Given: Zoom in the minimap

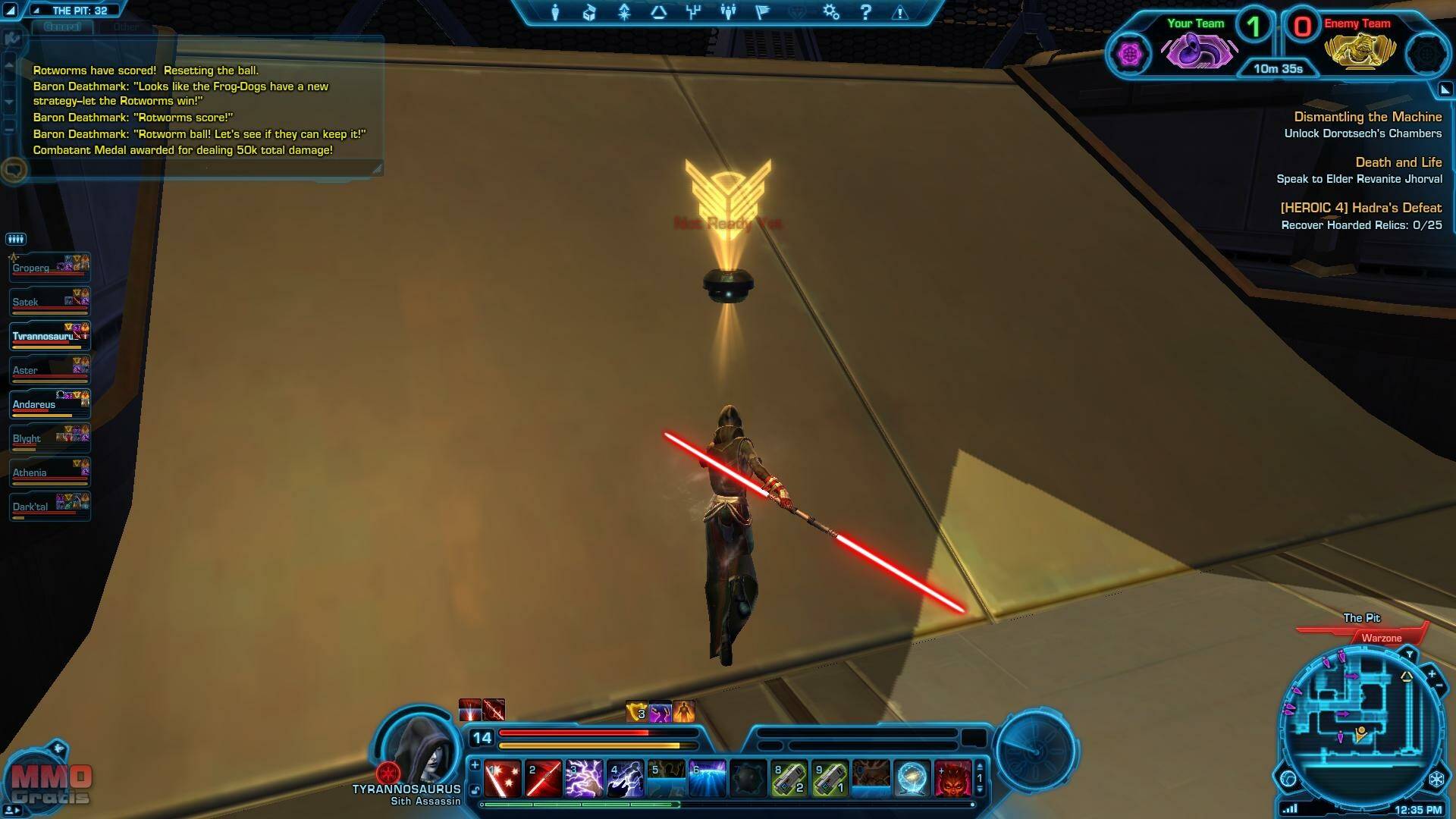Looking at the screenshot, I should coord(1432,673).
